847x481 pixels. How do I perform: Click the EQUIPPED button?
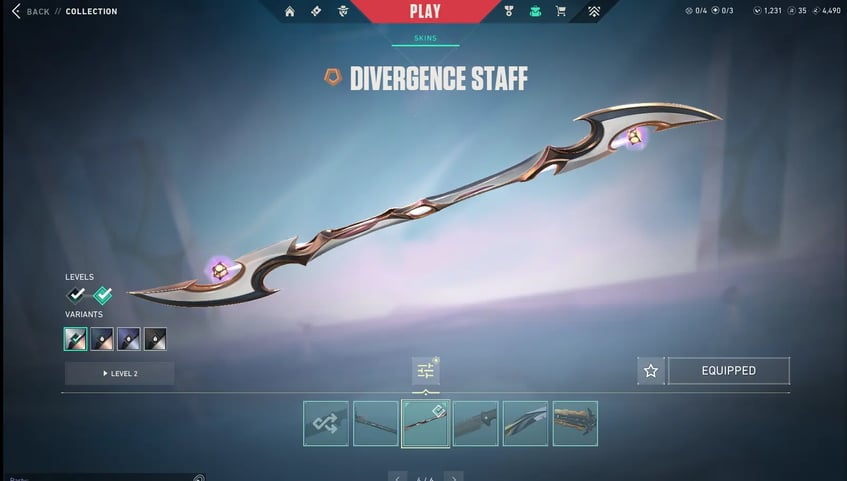(x=728, y=371)
